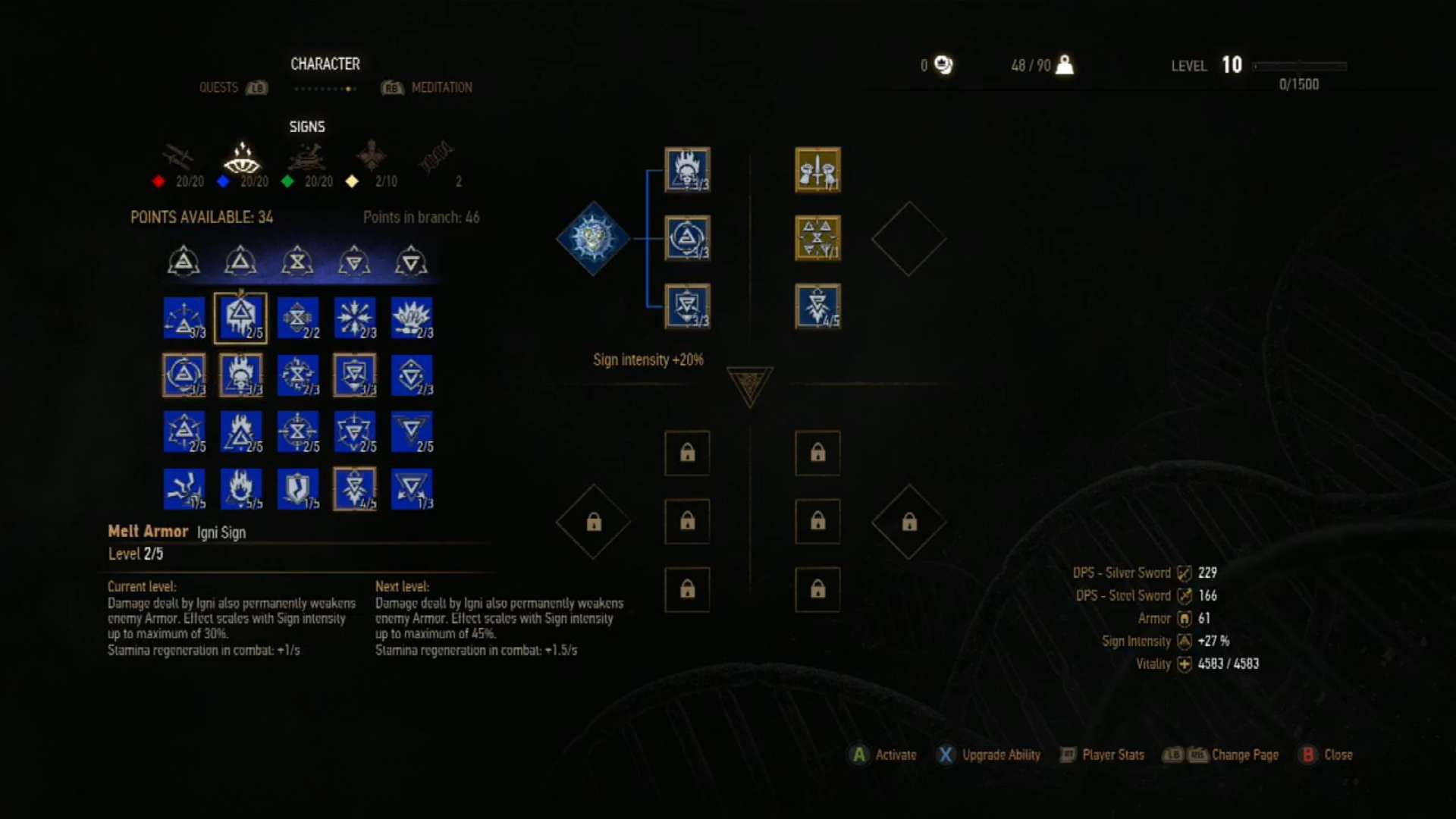Click the 0/1500 experience progress bar

[1298, 67]
